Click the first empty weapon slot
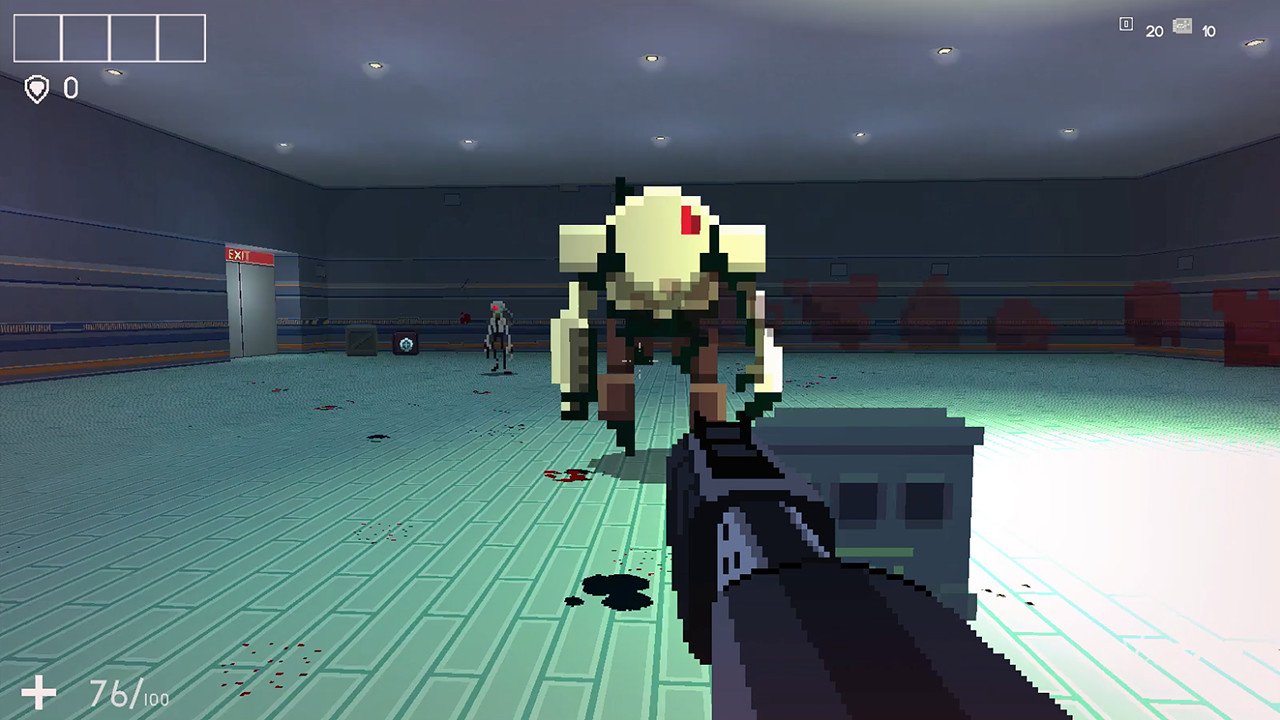Image resolution: width=1280 pixels, height=720 pixels. coord(37,38)
